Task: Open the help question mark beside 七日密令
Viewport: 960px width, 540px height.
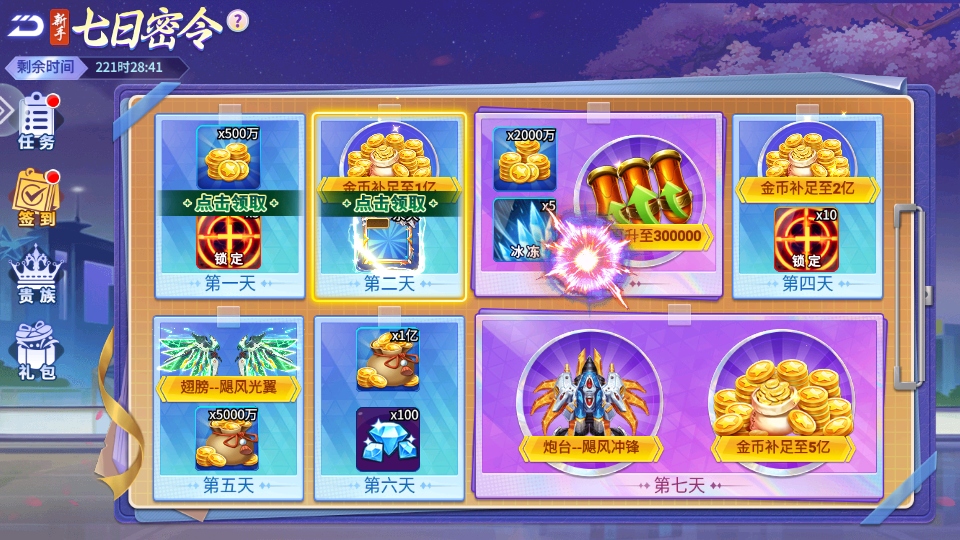Action: click(x=237, y=20)
